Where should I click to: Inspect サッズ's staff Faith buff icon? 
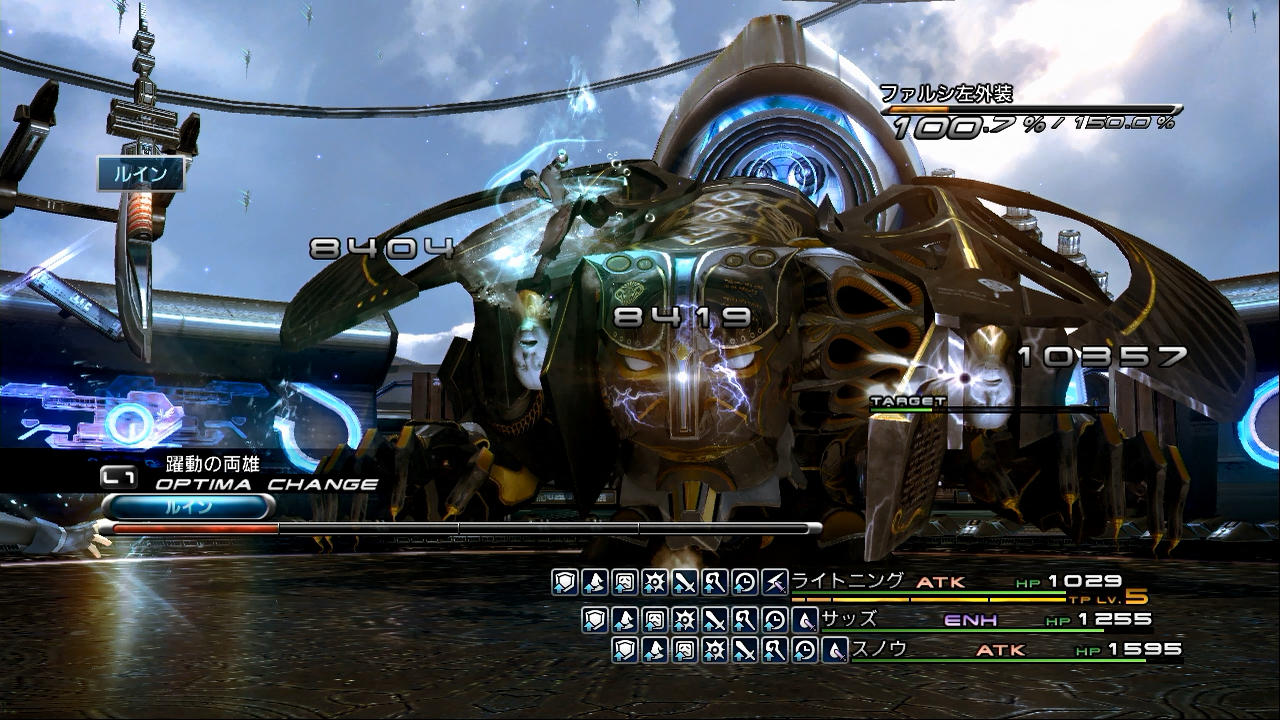[745, 620]
